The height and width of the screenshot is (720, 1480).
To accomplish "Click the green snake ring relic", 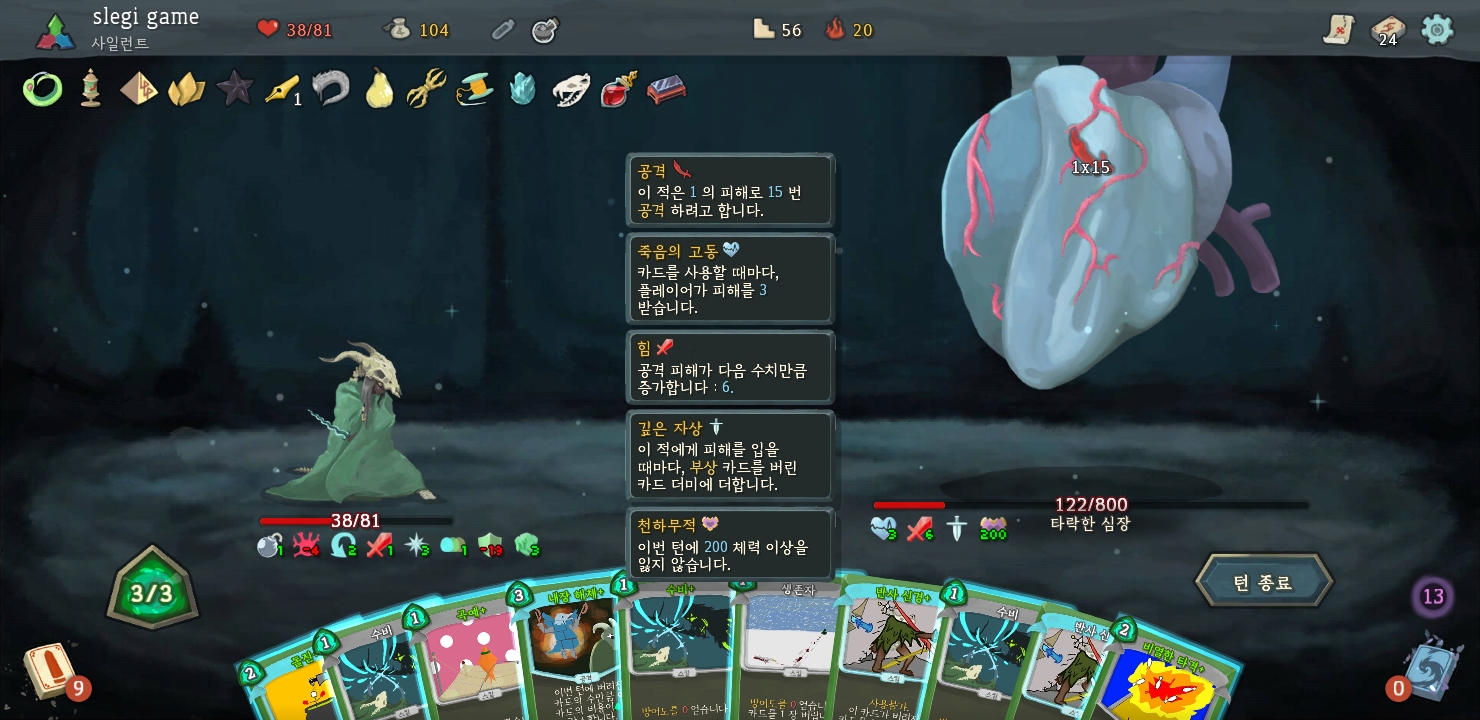I will point(42,89).
